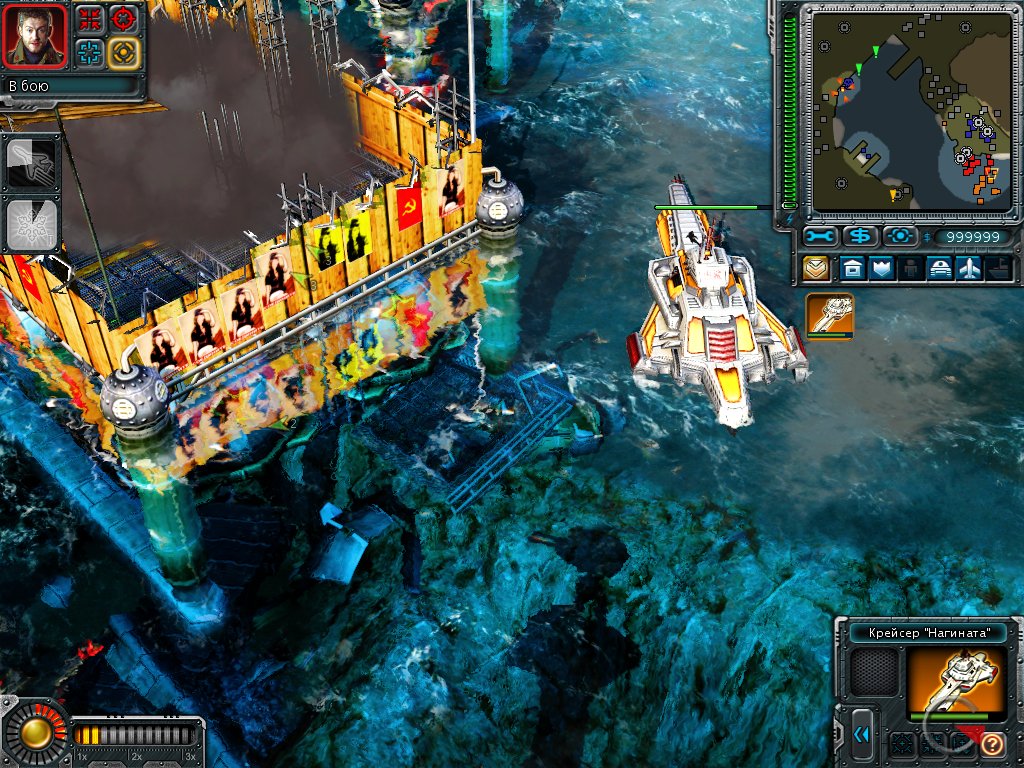Collapse the panel with the double-arrow button
Screen dimensions: 1024x768
(861, 736)
